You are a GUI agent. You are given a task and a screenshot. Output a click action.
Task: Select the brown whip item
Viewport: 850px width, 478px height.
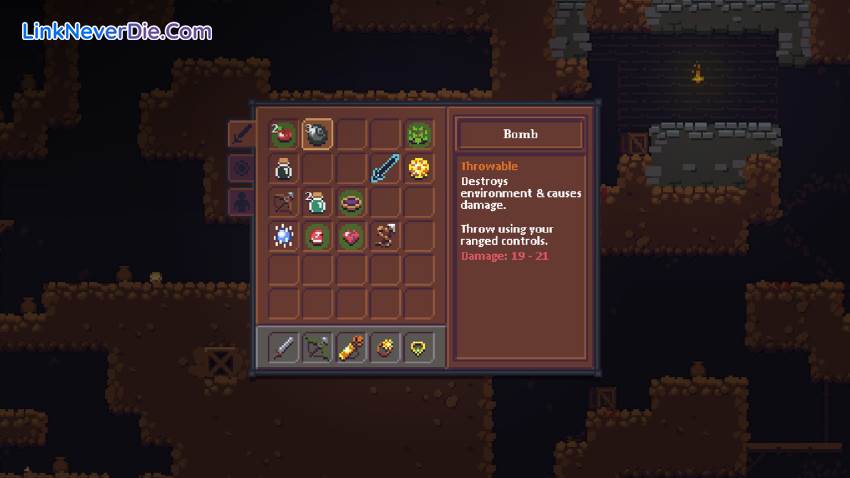(x=385, y=236)
